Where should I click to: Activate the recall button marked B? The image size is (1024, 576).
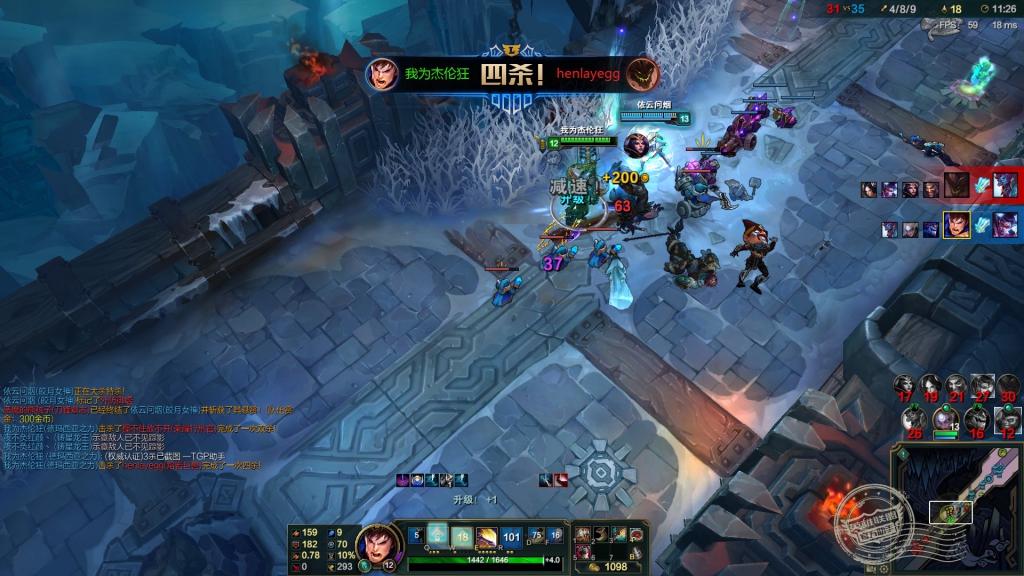click(x=637, y=552)
